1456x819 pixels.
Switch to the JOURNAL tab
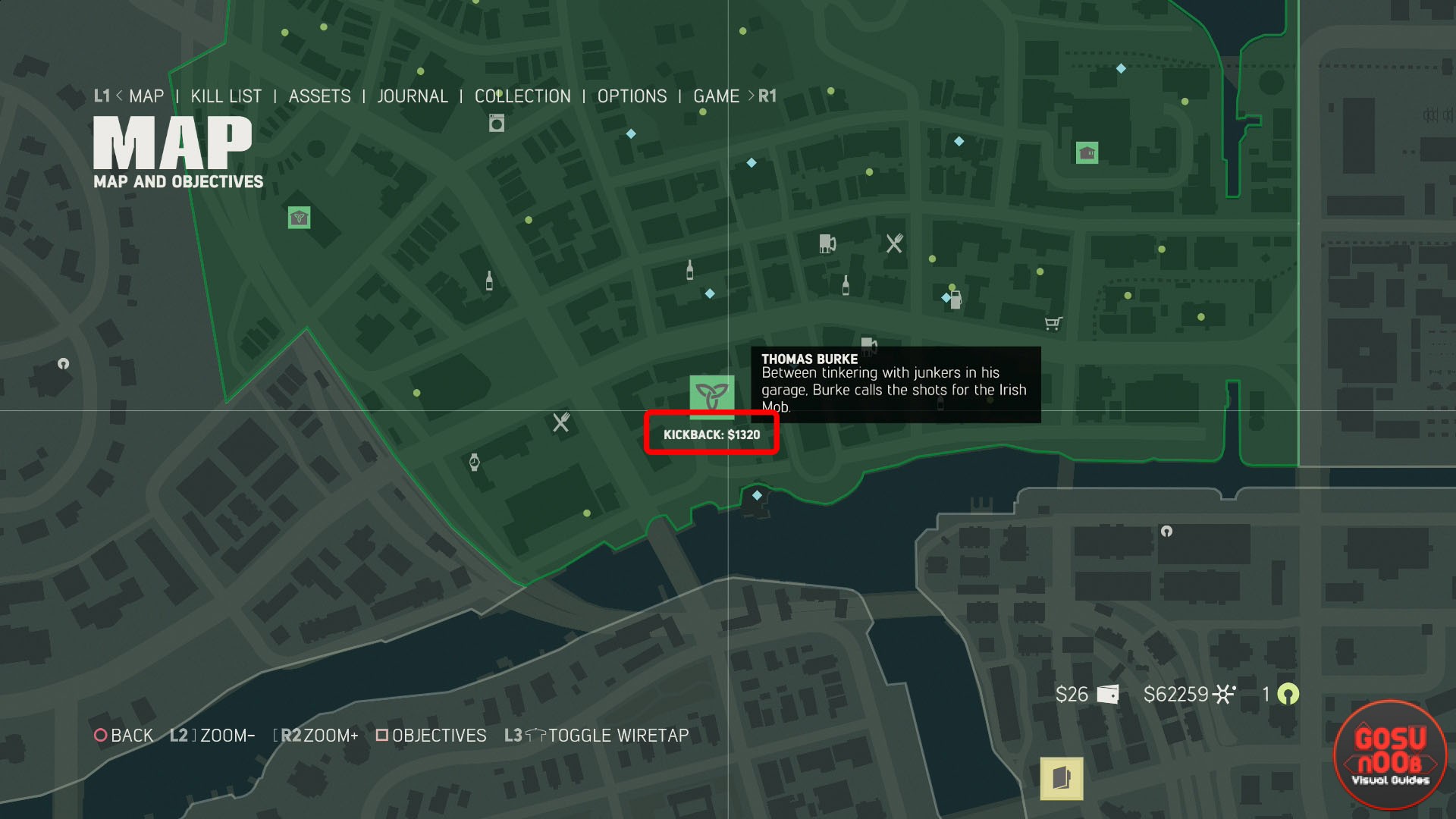[x=413, y=96]
